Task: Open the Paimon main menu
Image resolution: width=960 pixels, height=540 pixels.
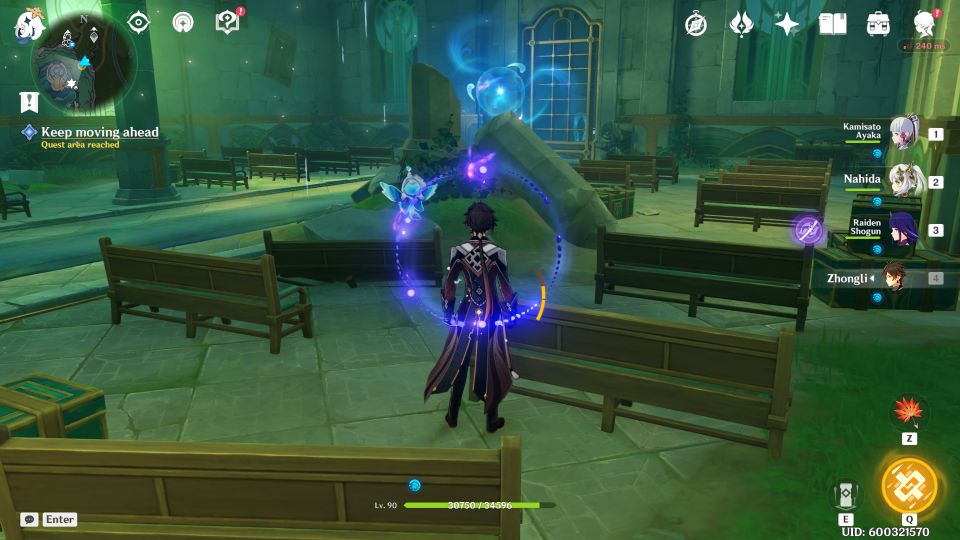Action: click(x=26, y=26)
